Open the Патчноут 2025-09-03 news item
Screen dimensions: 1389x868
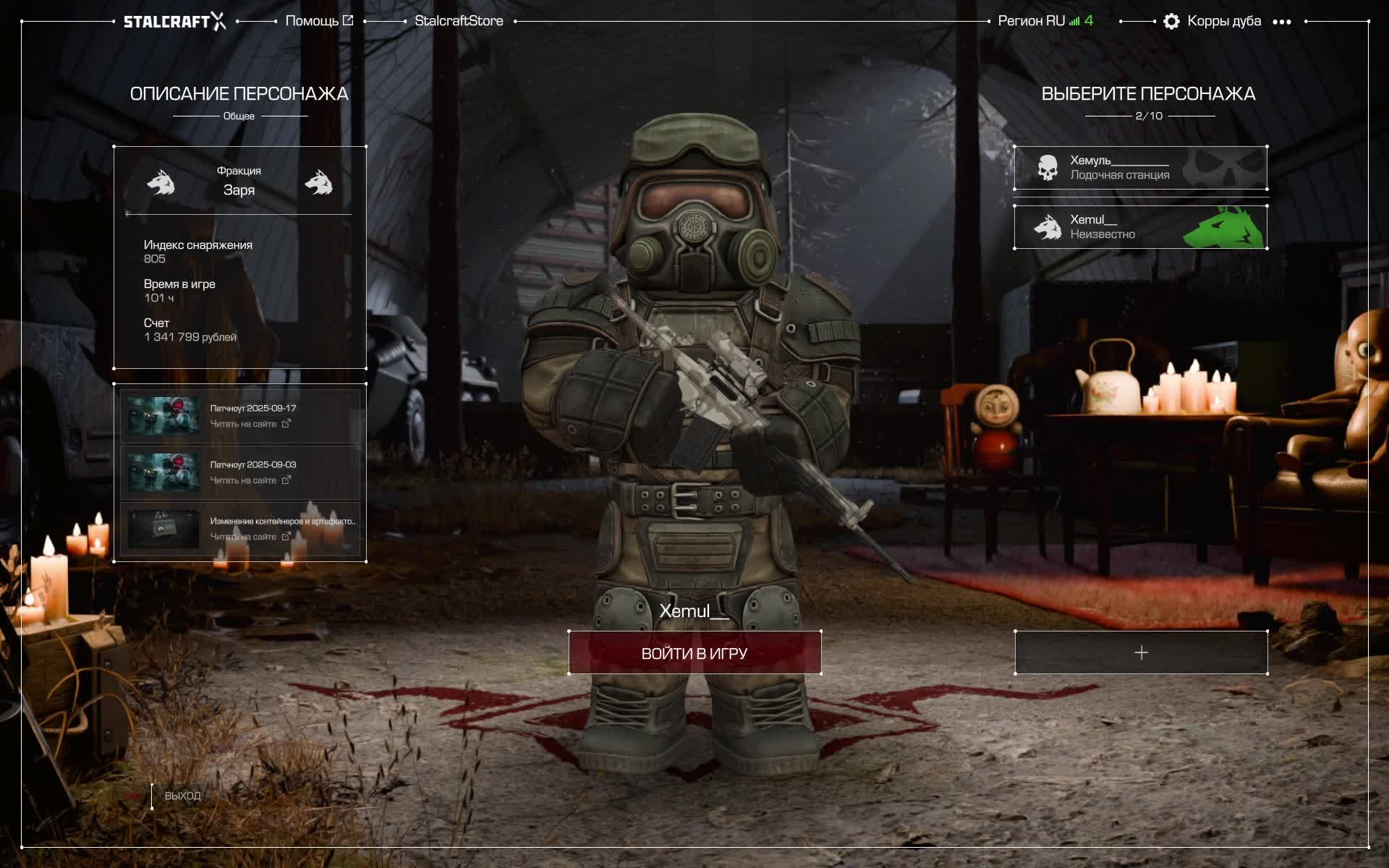click(x=240, y=472)
